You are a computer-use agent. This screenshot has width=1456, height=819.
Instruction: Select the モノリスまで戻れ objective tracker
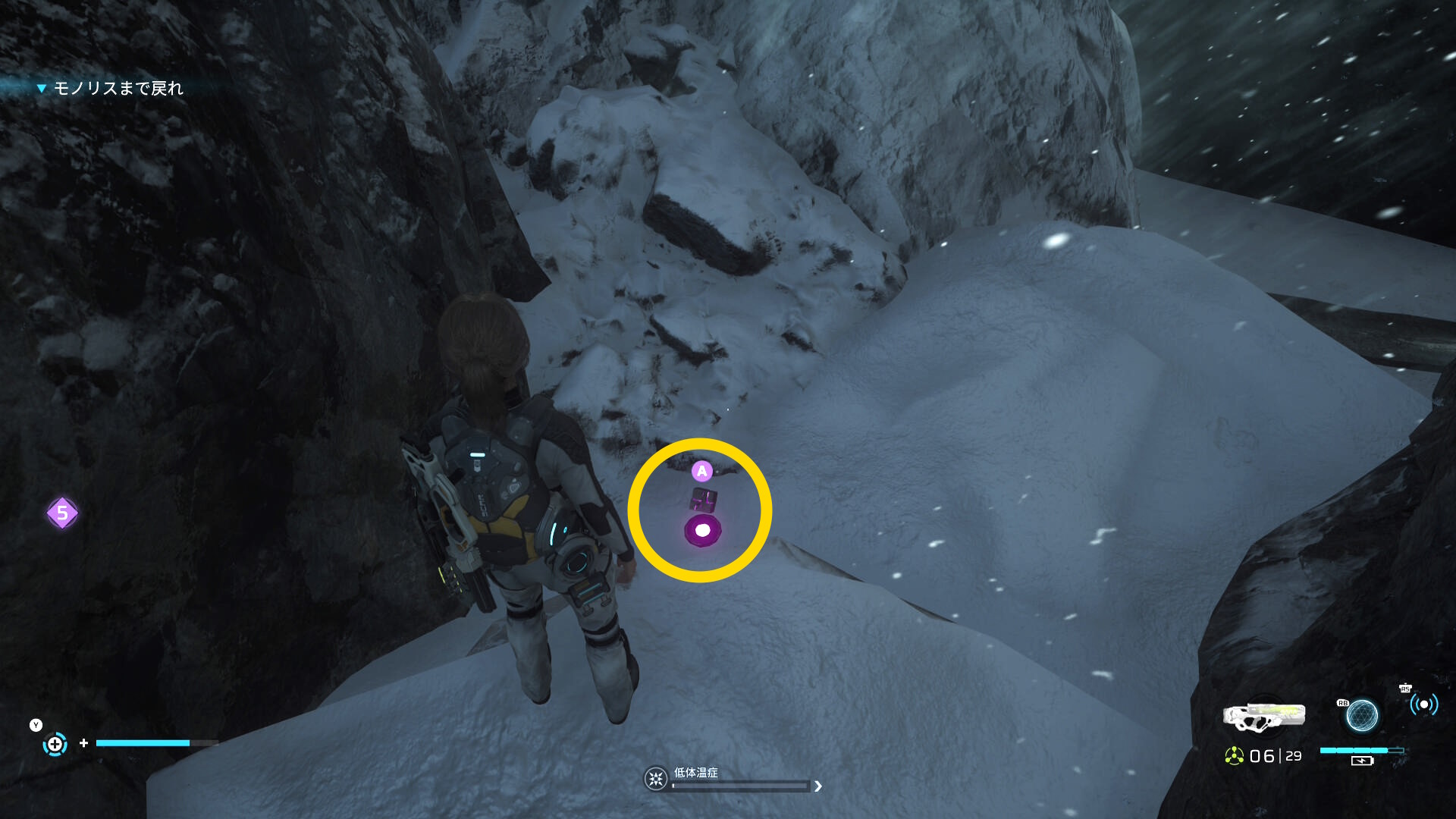tap(118, 89)
